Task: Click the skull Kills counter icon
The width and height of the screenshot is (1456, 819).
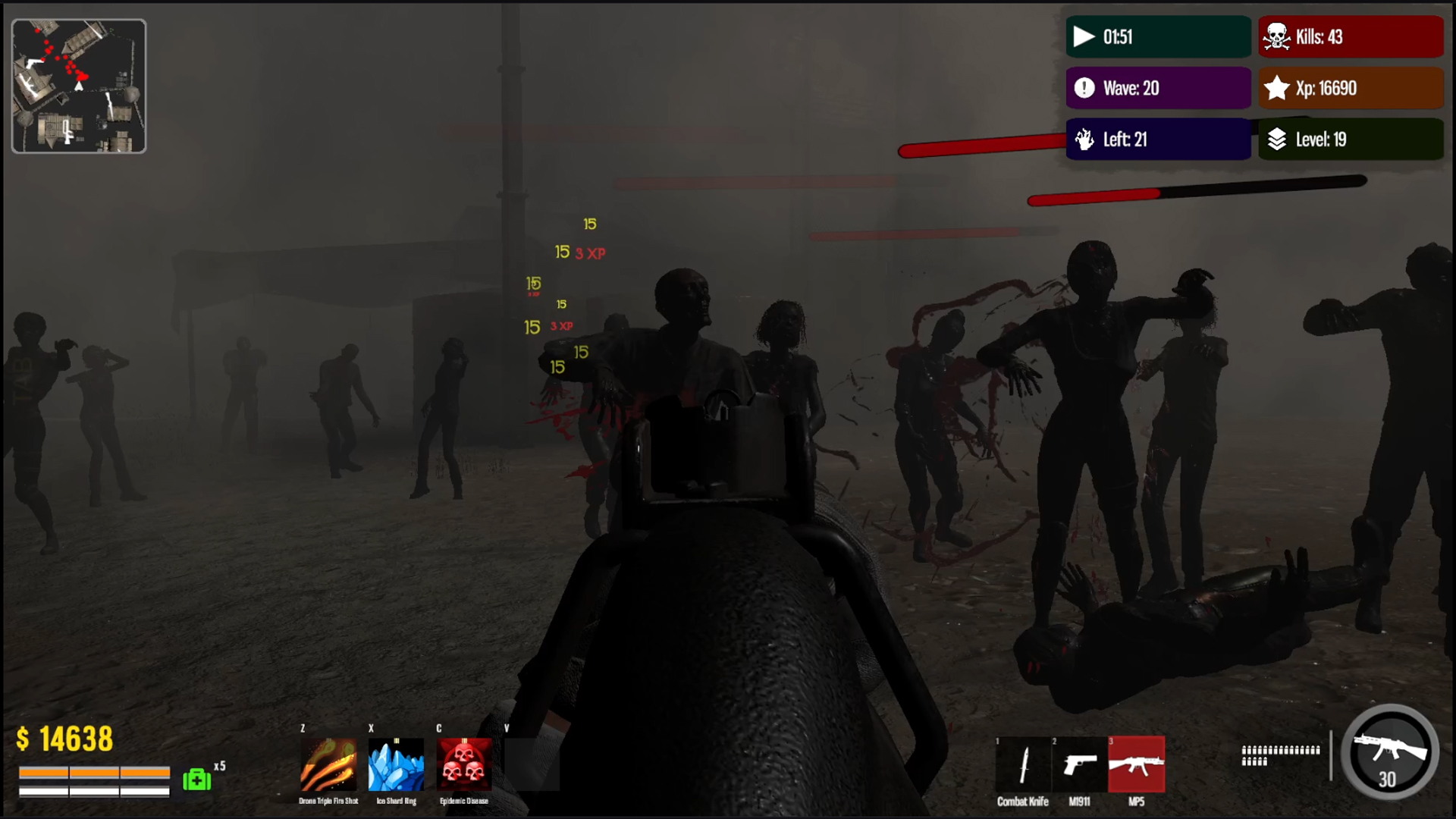Action: coord(1276,36)
